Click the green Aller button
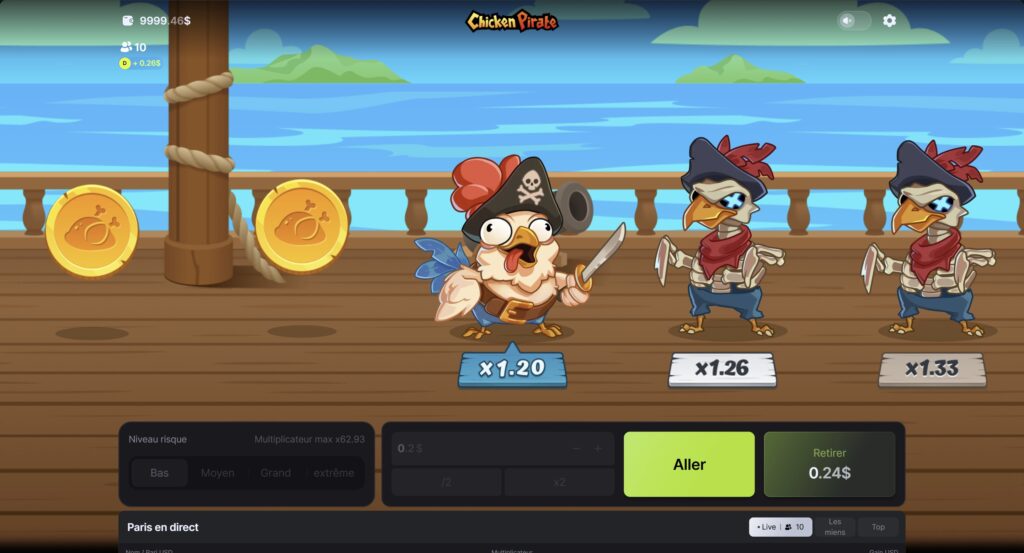The image size is (1024, 553). pyautogui.click(x=688, y=464)
